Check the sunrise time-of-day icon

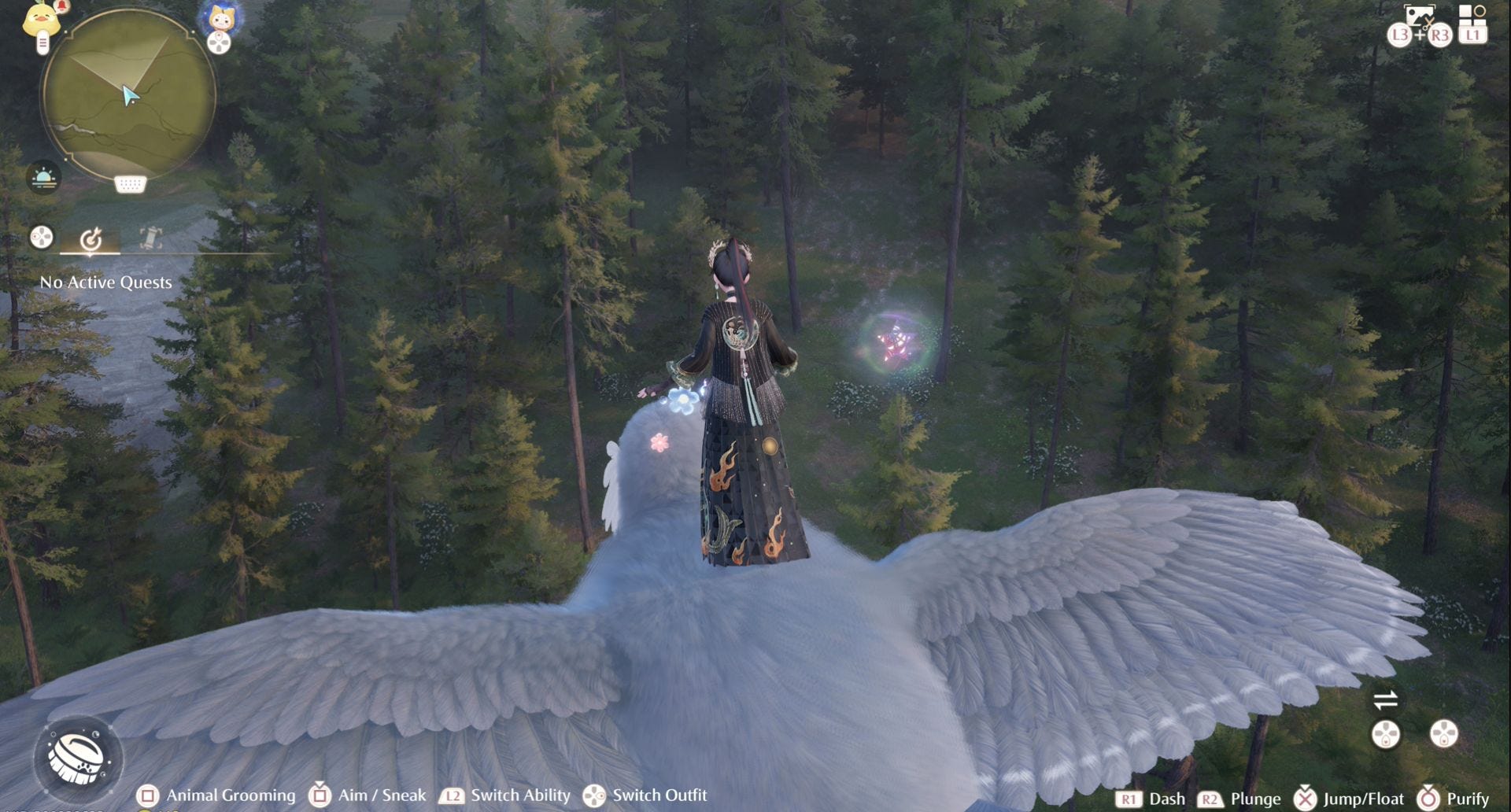43,177
